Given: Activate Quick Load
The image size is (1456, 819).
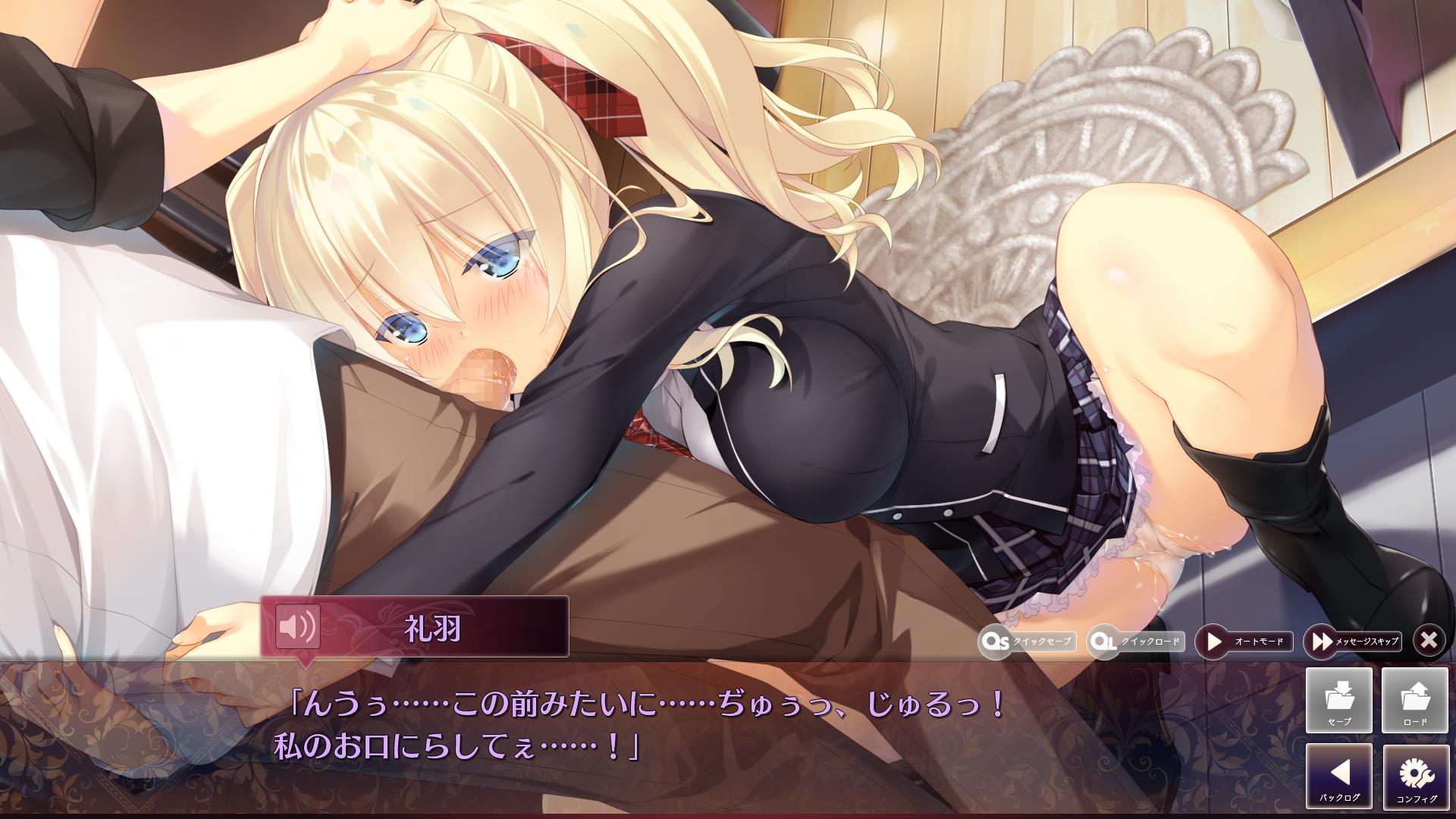Looking at the screenshot, I should click(x=1135, y=642).
